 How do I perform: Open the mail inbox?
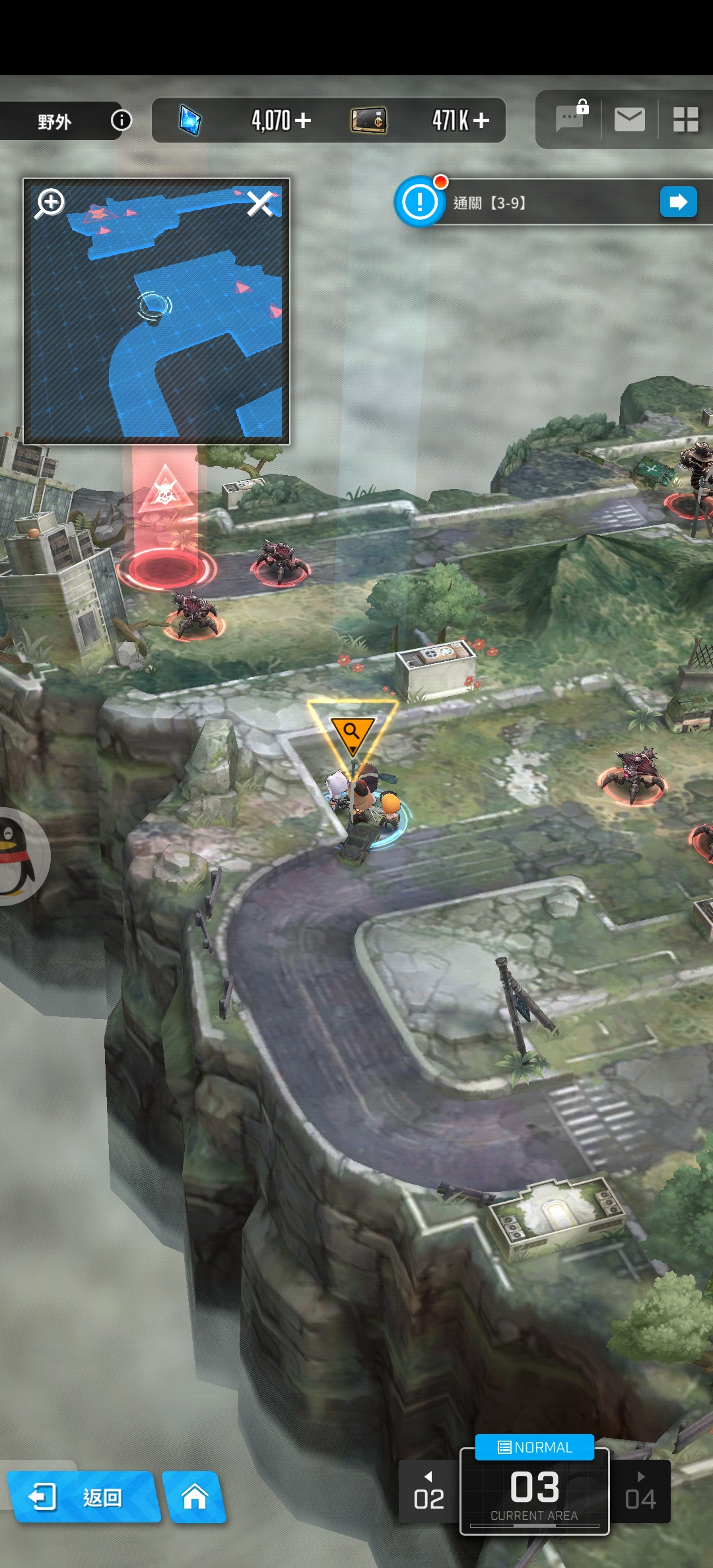pyautogui.click(x=629, y=120)
